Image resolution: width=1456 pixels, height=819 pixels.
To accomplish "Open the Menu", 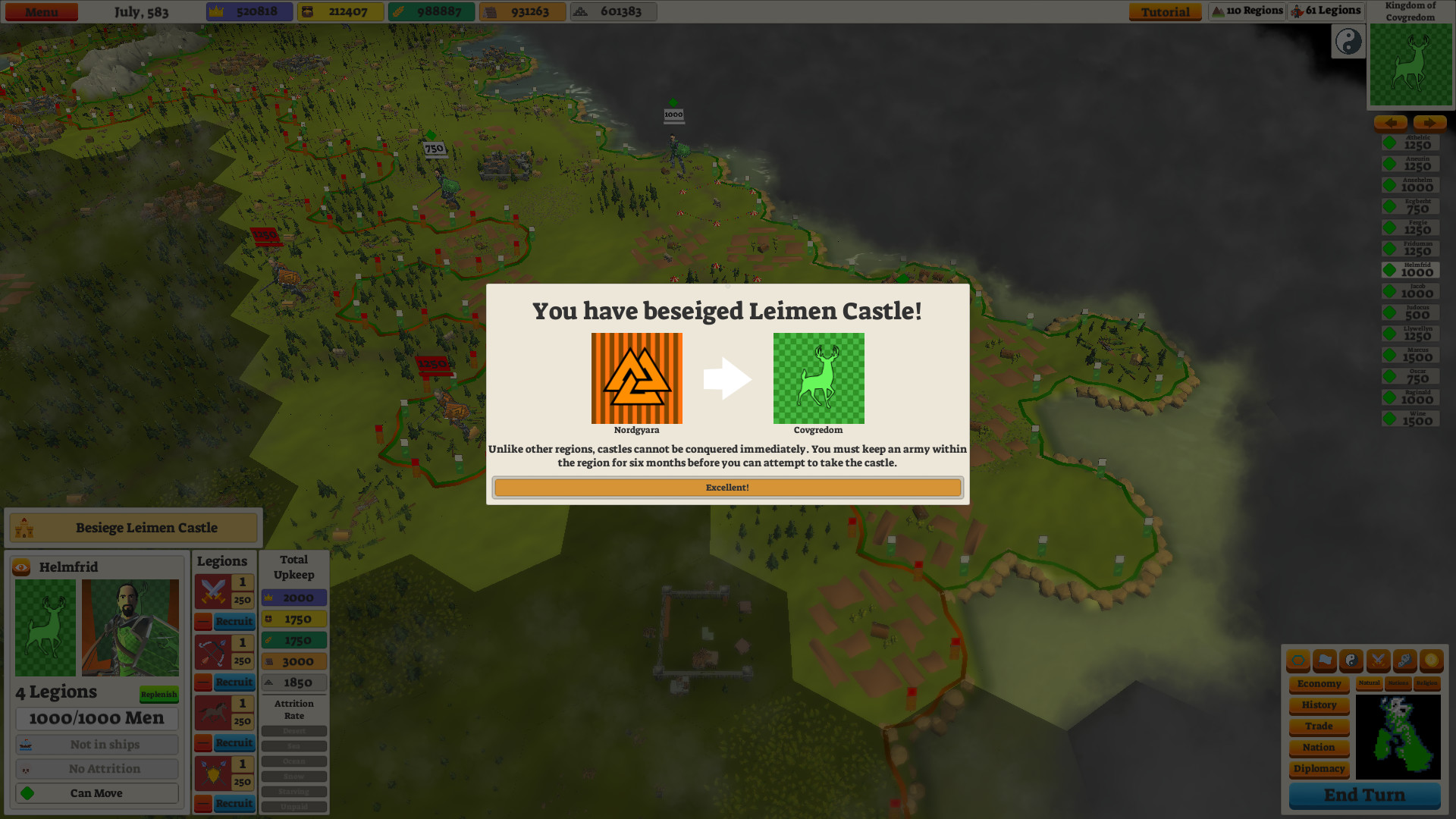I will coord(41,11).
